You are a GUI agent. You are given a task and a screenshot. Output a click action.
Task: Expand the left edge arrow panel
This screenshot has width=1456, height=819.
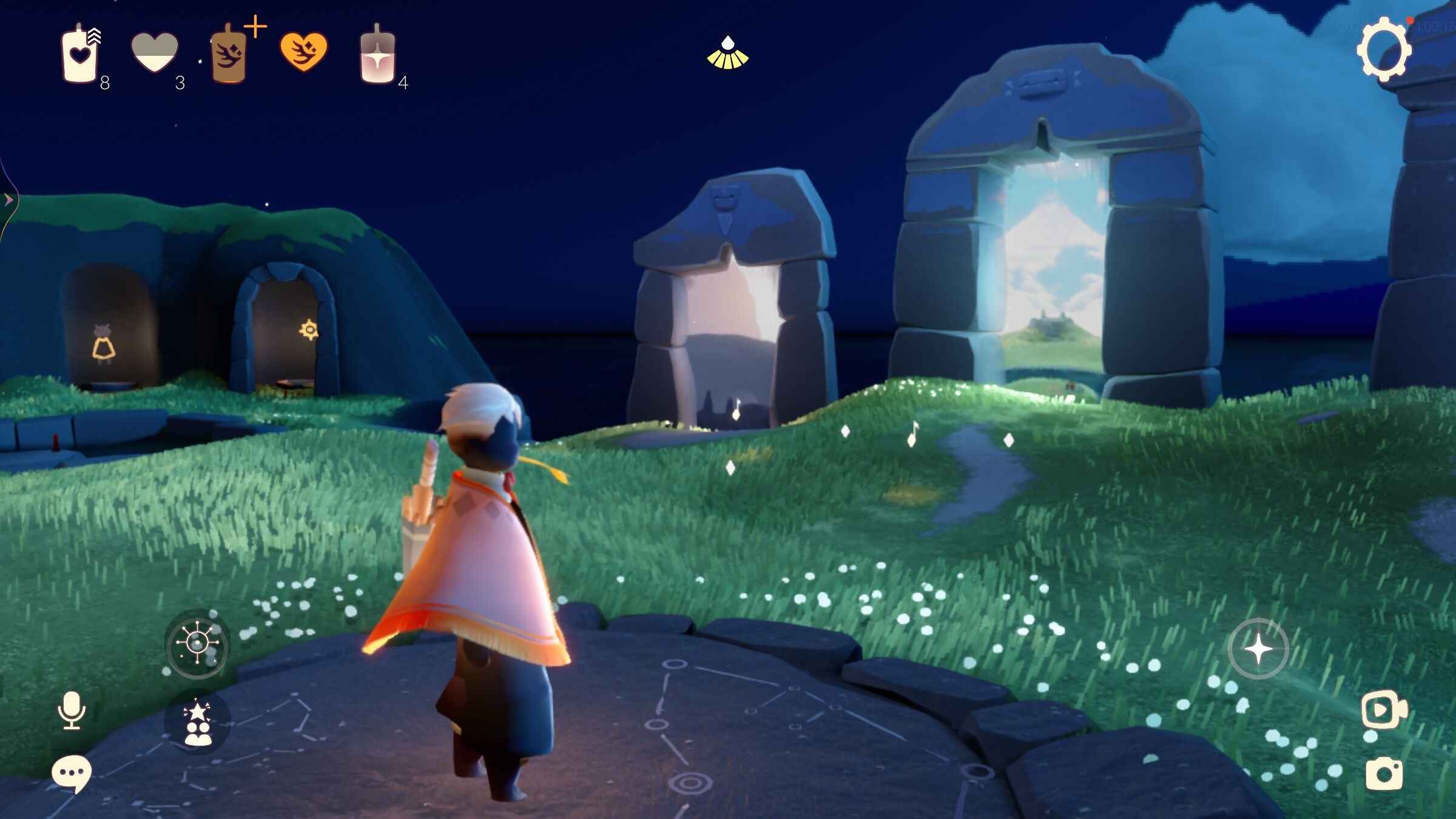click(8, 199)
